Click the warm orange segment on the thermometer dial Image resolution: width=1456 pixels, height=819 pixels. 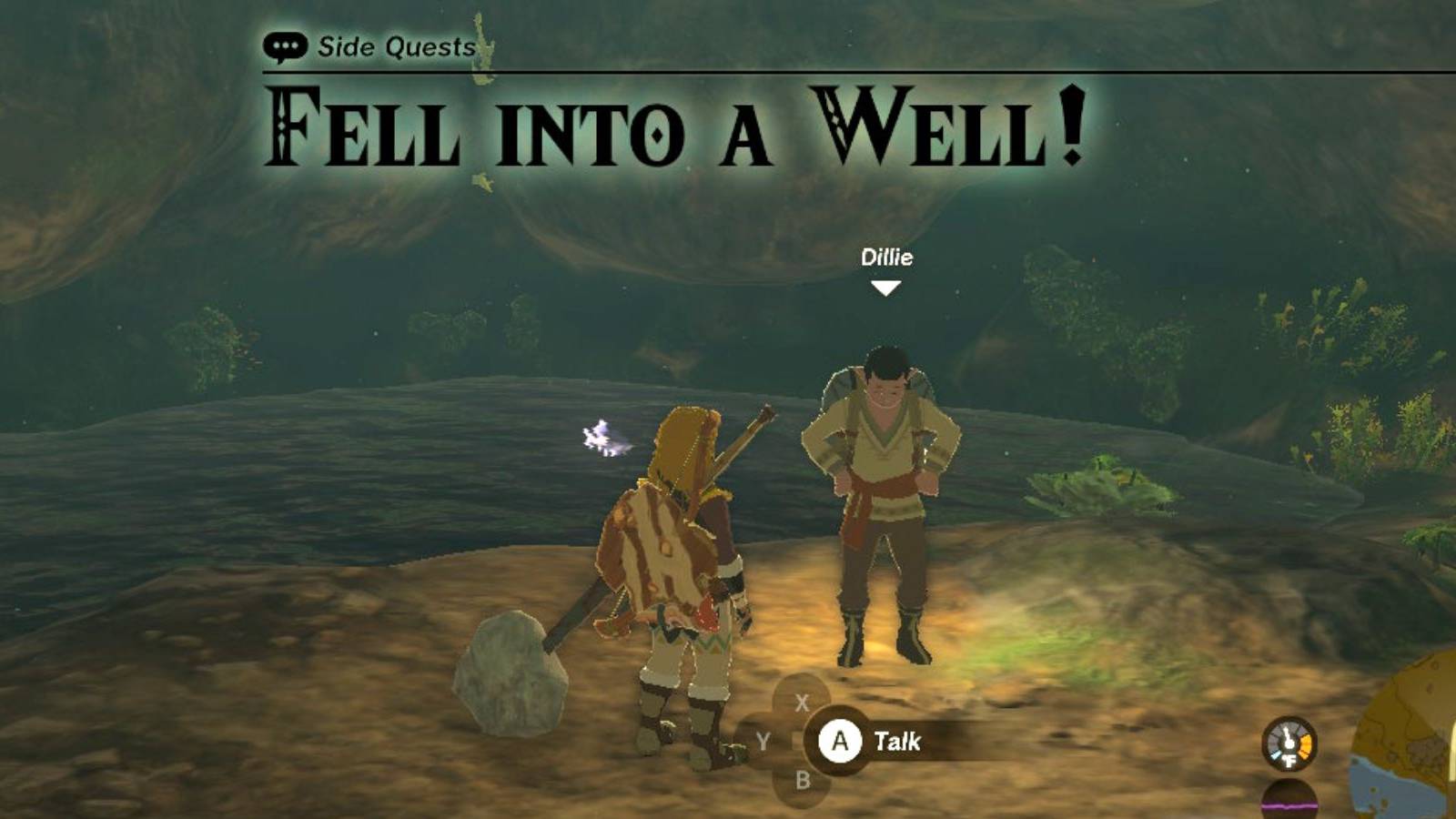point(1306,744)
